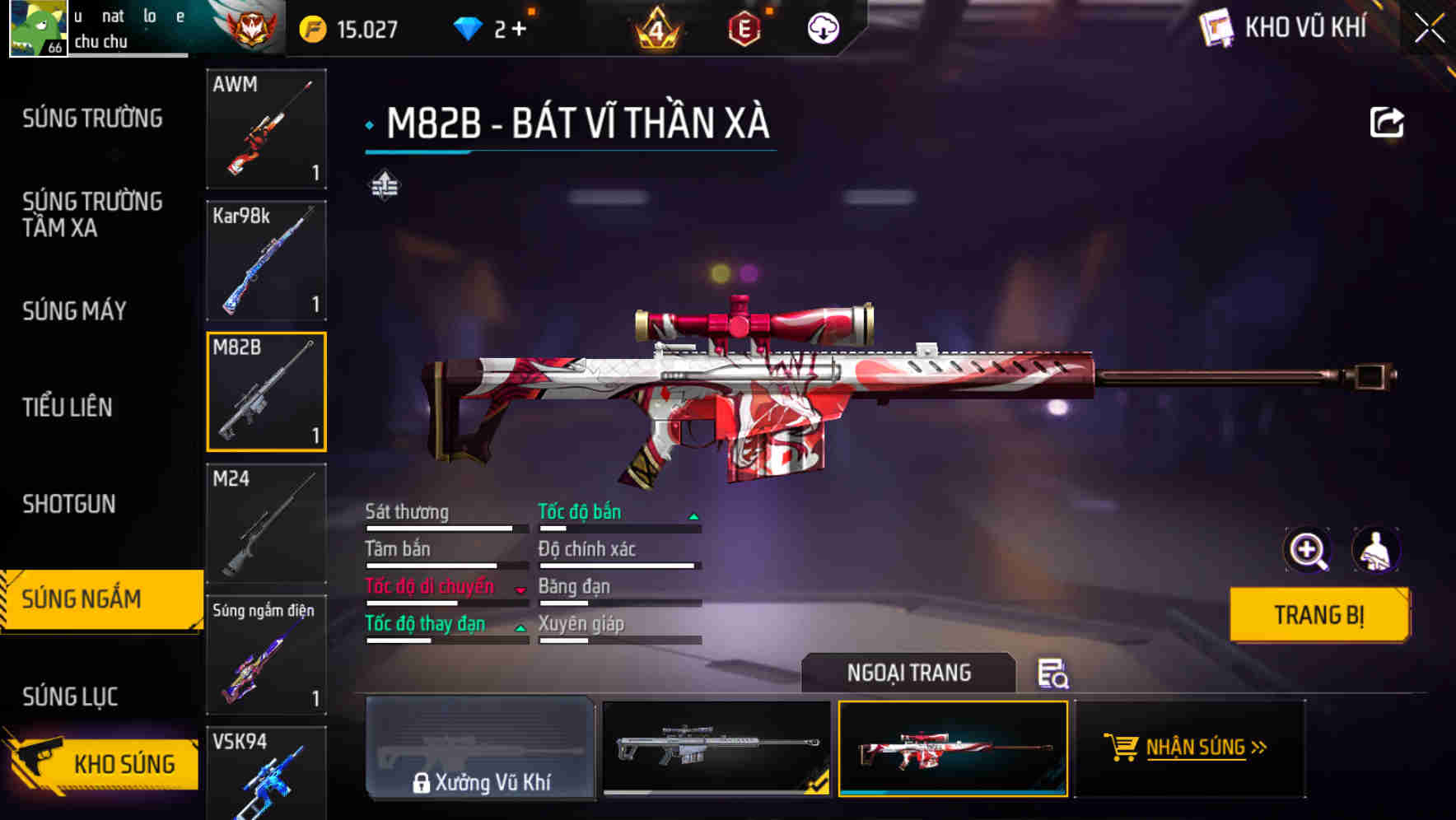The width and height of the screenshot is (1456, 820).
Task: Switch to the NGOẠI TRANG tab
Action: 908,673
